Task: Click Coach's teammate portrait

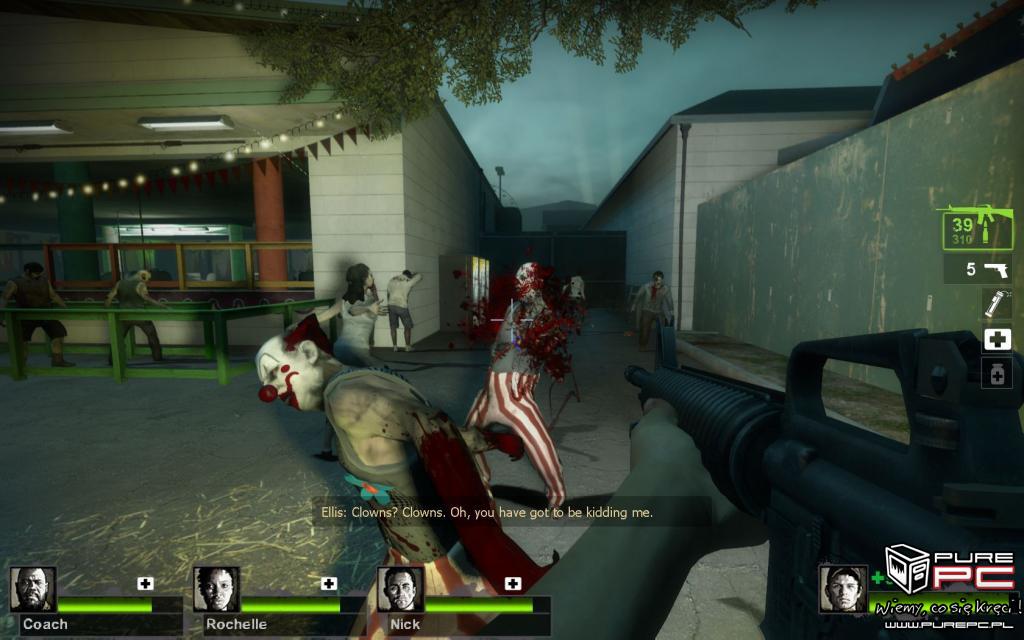Action: [x=33, y=589]
